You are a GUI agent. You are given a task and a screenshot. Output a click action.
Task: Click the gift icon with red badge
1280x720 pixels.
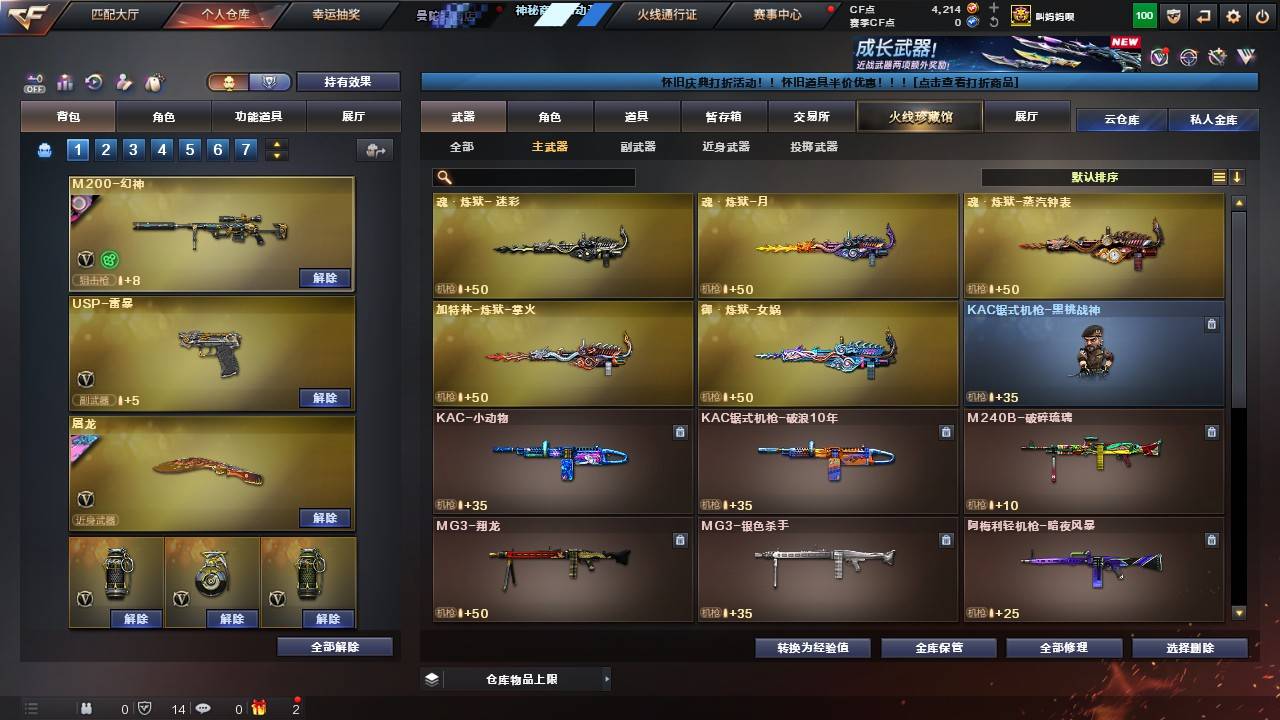pyautogui.click(x=257, y=710)
